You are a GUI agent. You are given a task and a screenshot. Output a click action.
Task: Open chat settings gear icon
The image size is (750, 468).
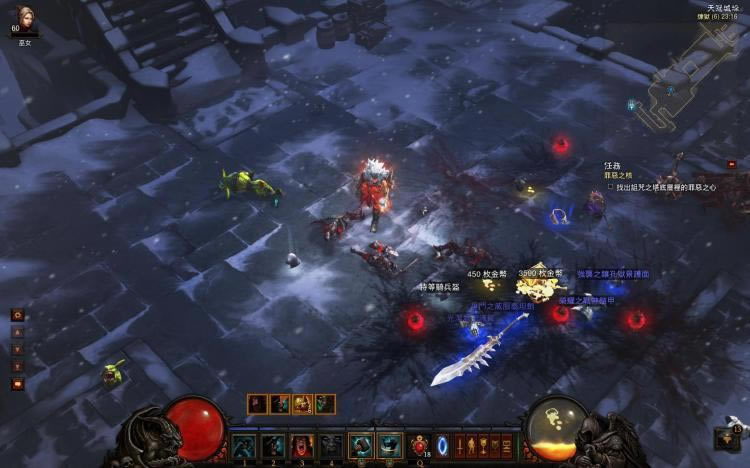coord(17,314)
